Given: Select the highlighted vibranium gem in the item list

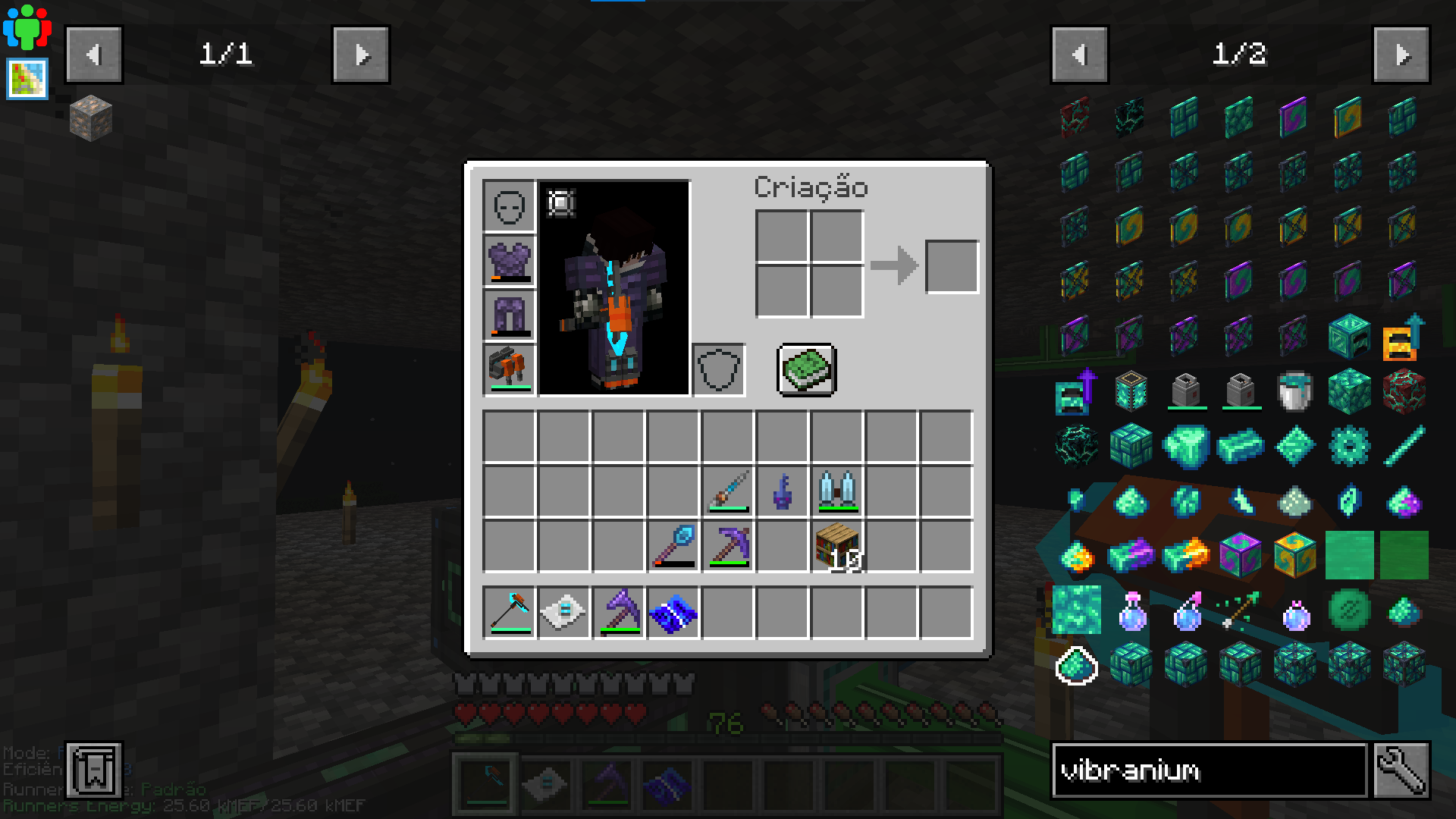Looking at the screenshot, I should (x=1078, y=667).
